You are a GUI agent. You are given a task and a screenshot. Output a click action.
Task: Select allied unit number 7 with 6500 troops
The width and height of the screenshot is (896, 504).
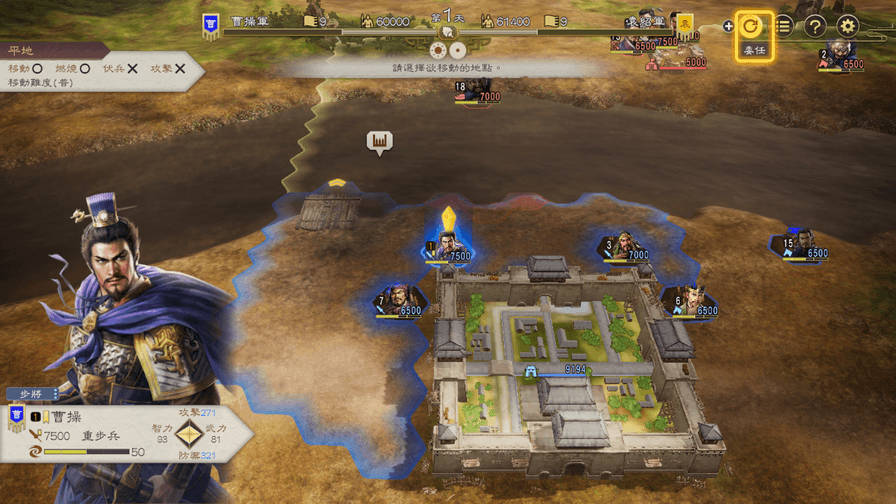[x=400, y=300]
